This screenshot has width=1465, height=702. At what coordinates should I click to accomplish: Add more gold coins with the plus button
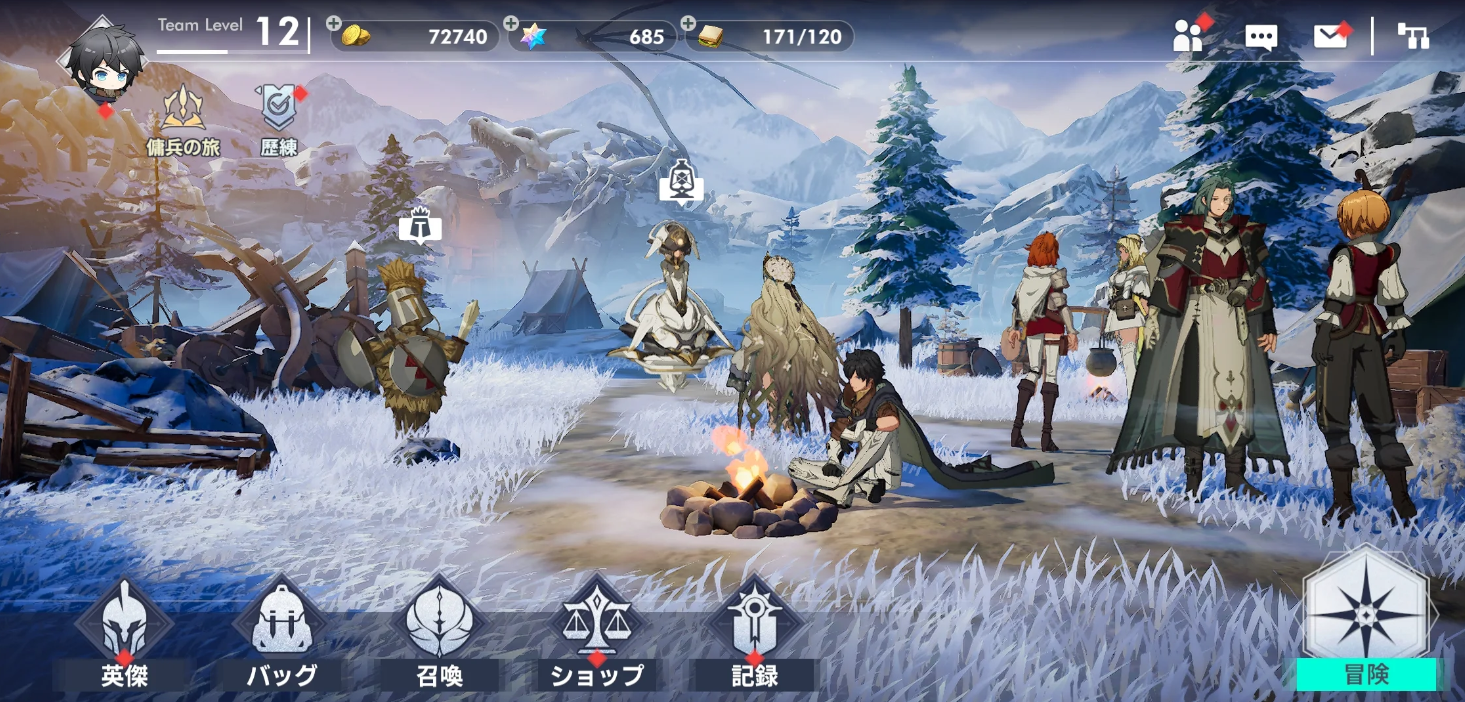pos(334,24)
